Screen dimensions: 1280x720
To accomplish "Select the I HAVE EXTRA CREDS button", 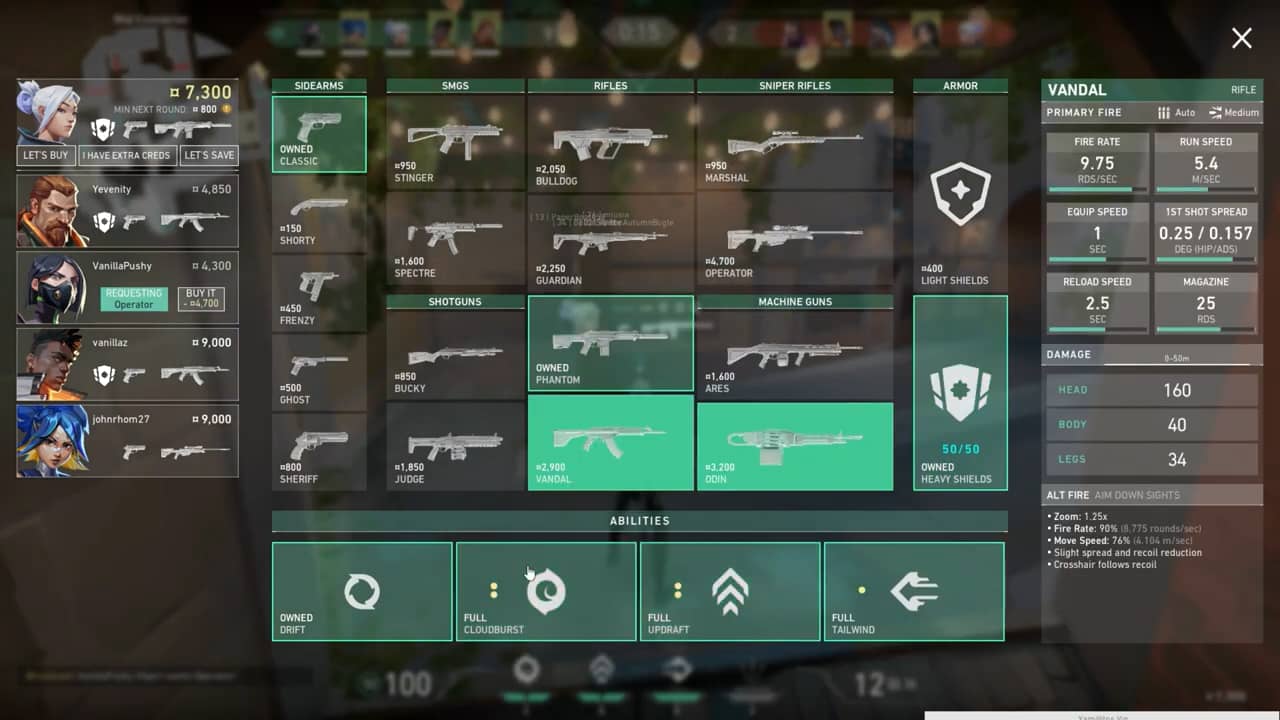I will point(127,155).
